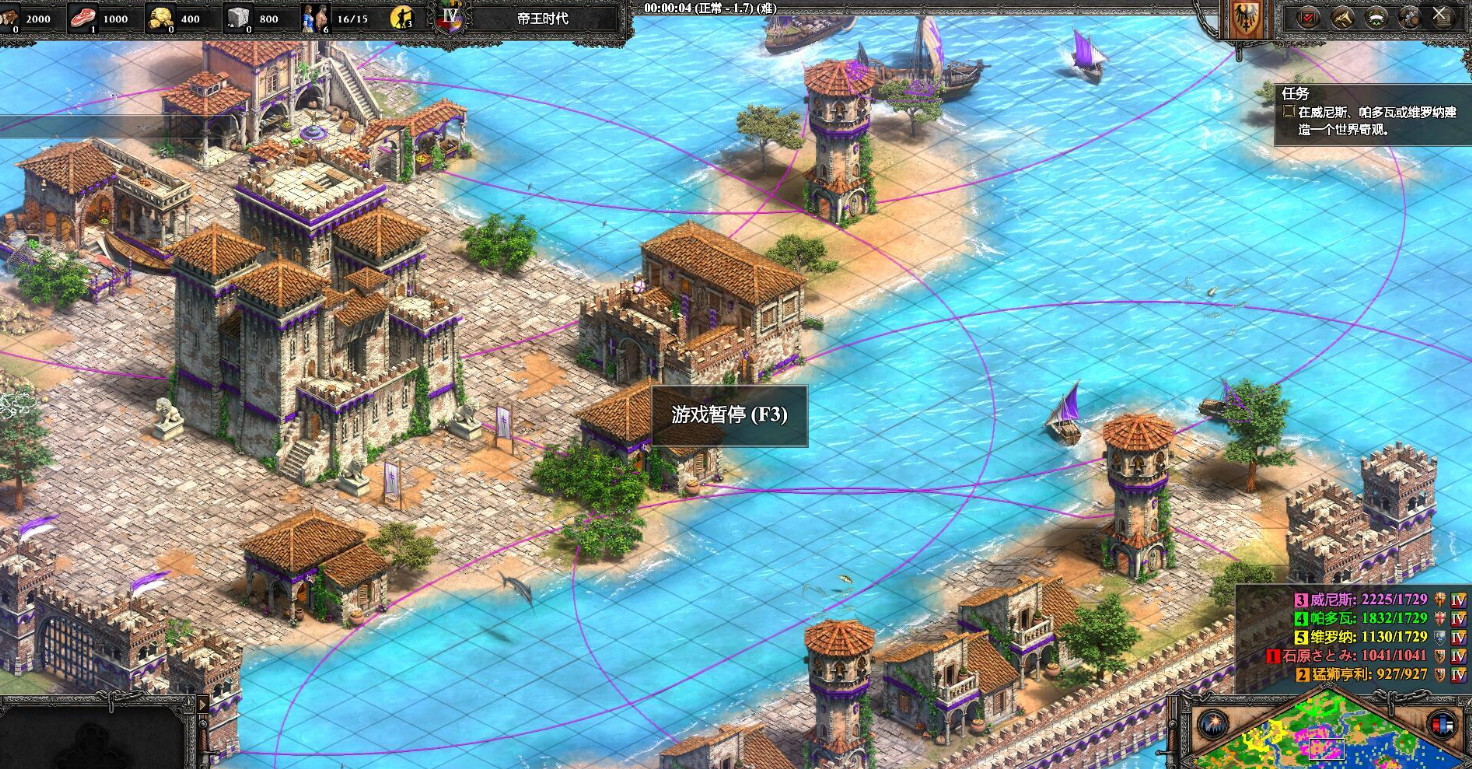
Task: Select the idle villager button
Action: 402,17
